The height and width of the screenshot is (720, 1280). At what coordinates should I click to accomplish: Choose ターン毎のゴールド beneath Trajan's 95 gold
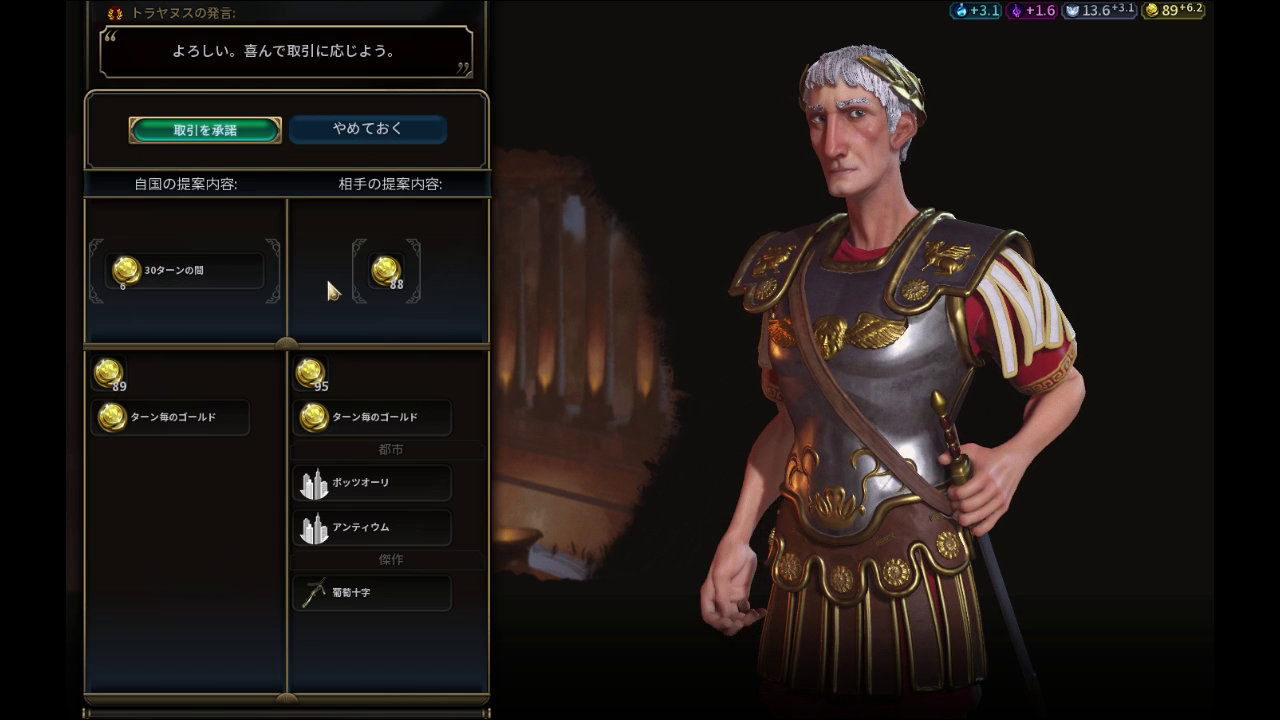point(372,417)
